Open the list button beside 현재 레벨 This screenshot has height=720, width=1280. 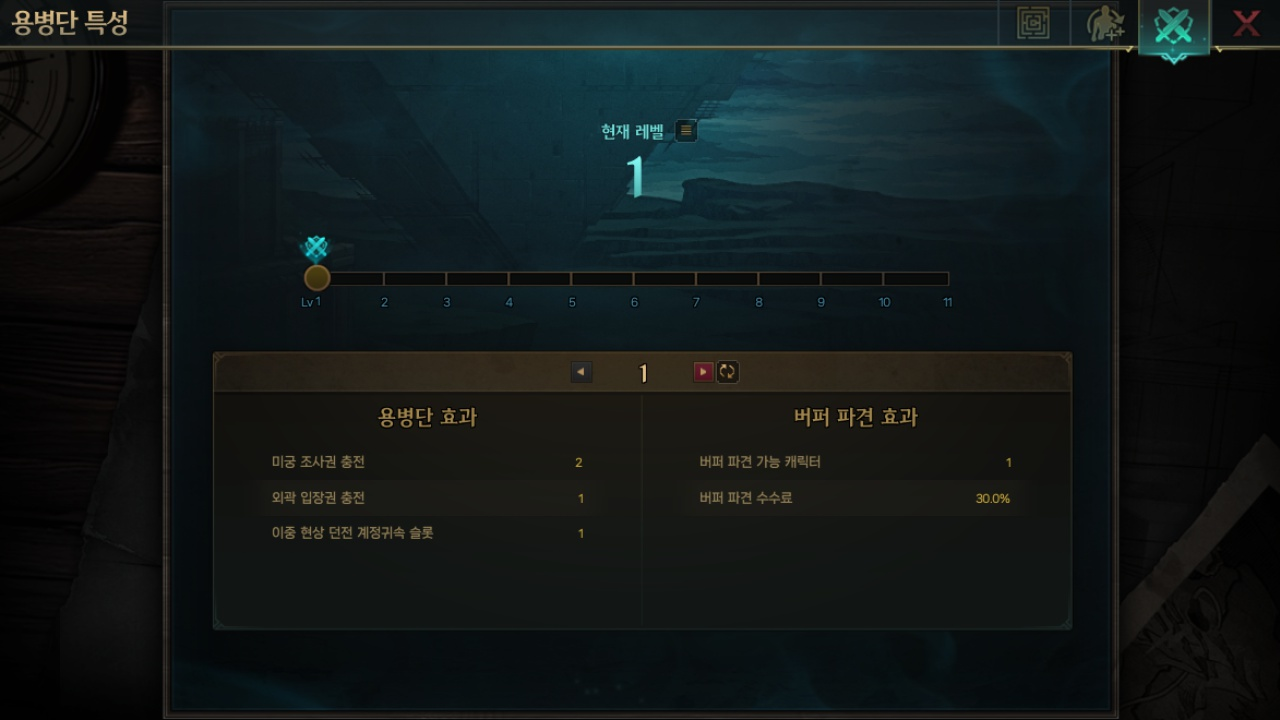pyautogui.click(x=686, y=130)
